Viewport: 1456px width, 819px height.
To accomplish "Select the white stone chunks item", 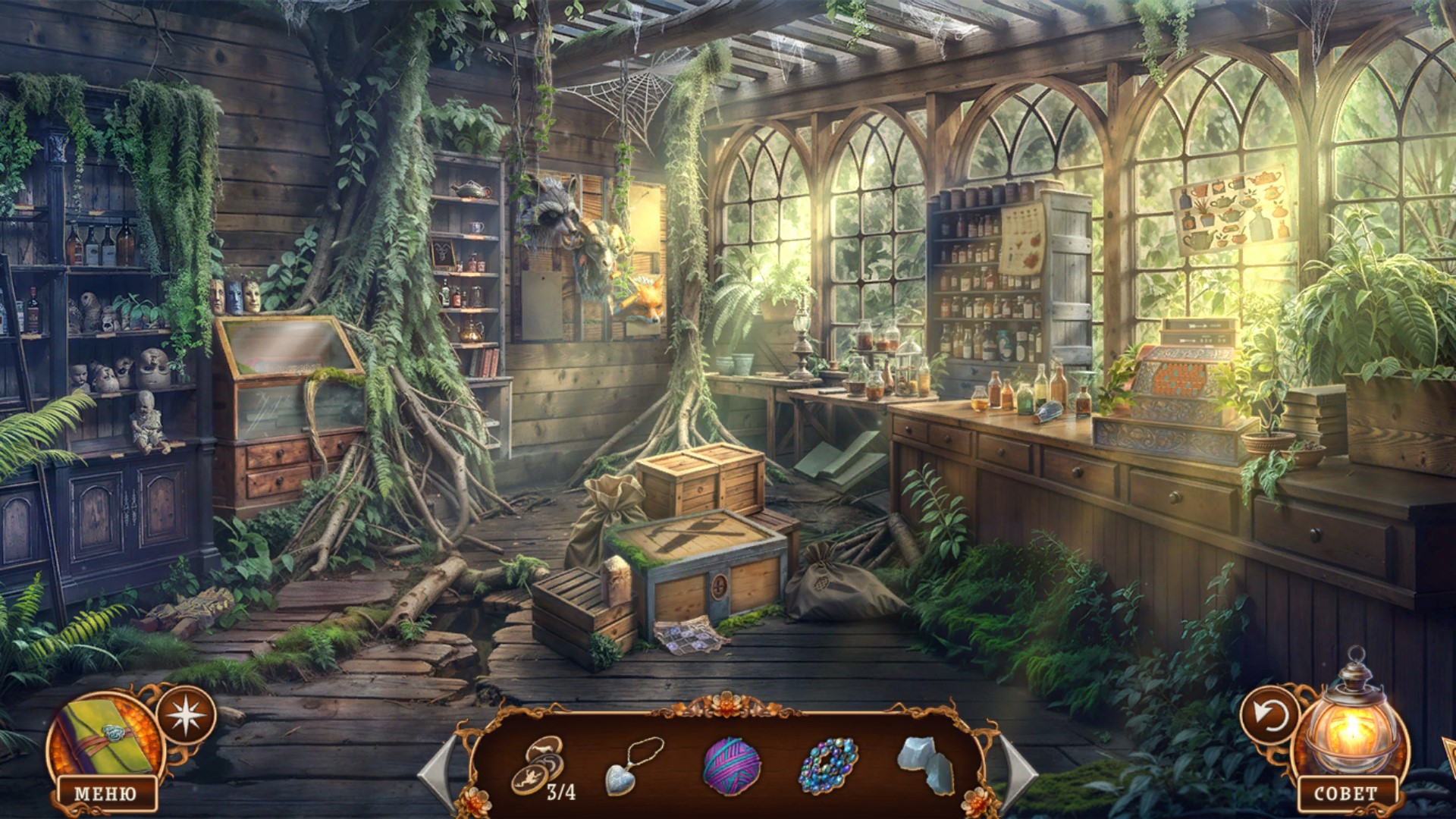I will (x=926, y=763).
